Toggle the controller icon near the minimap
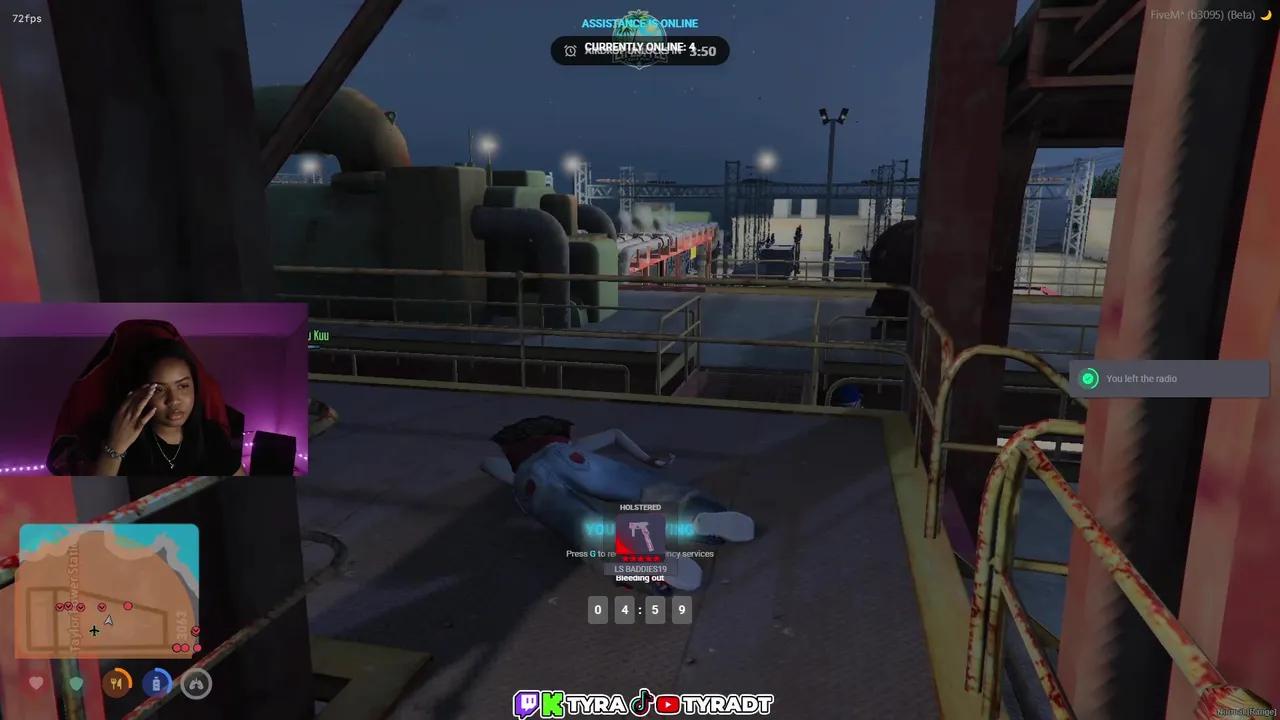The image size is (1280, 720). click(197, 684)
